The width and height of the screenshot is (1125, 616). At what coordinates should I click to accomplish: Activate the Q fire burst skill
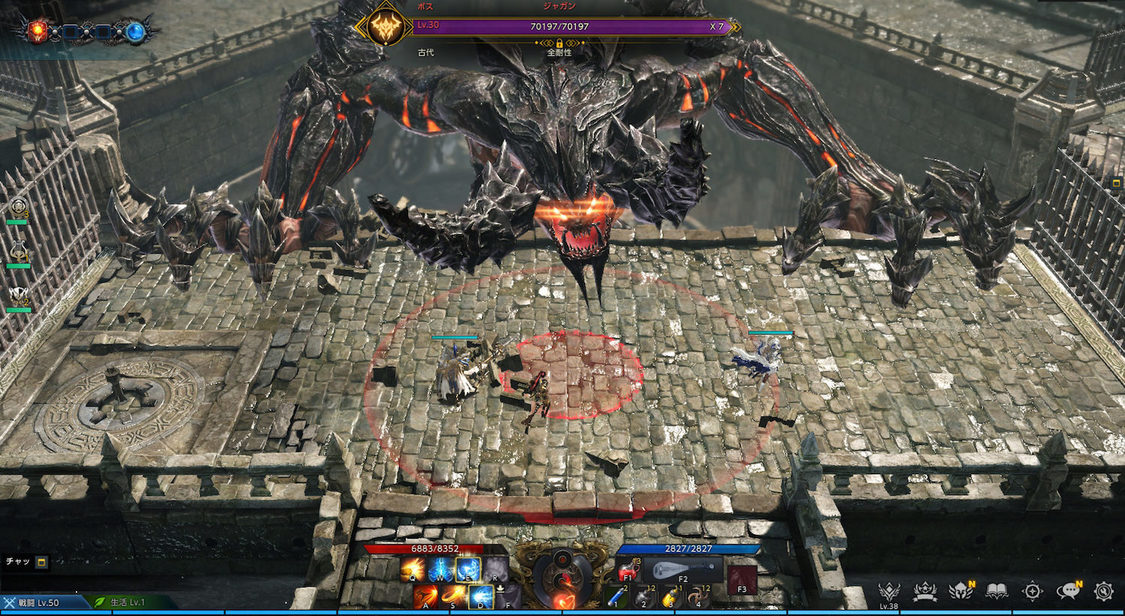coord(412,570)
